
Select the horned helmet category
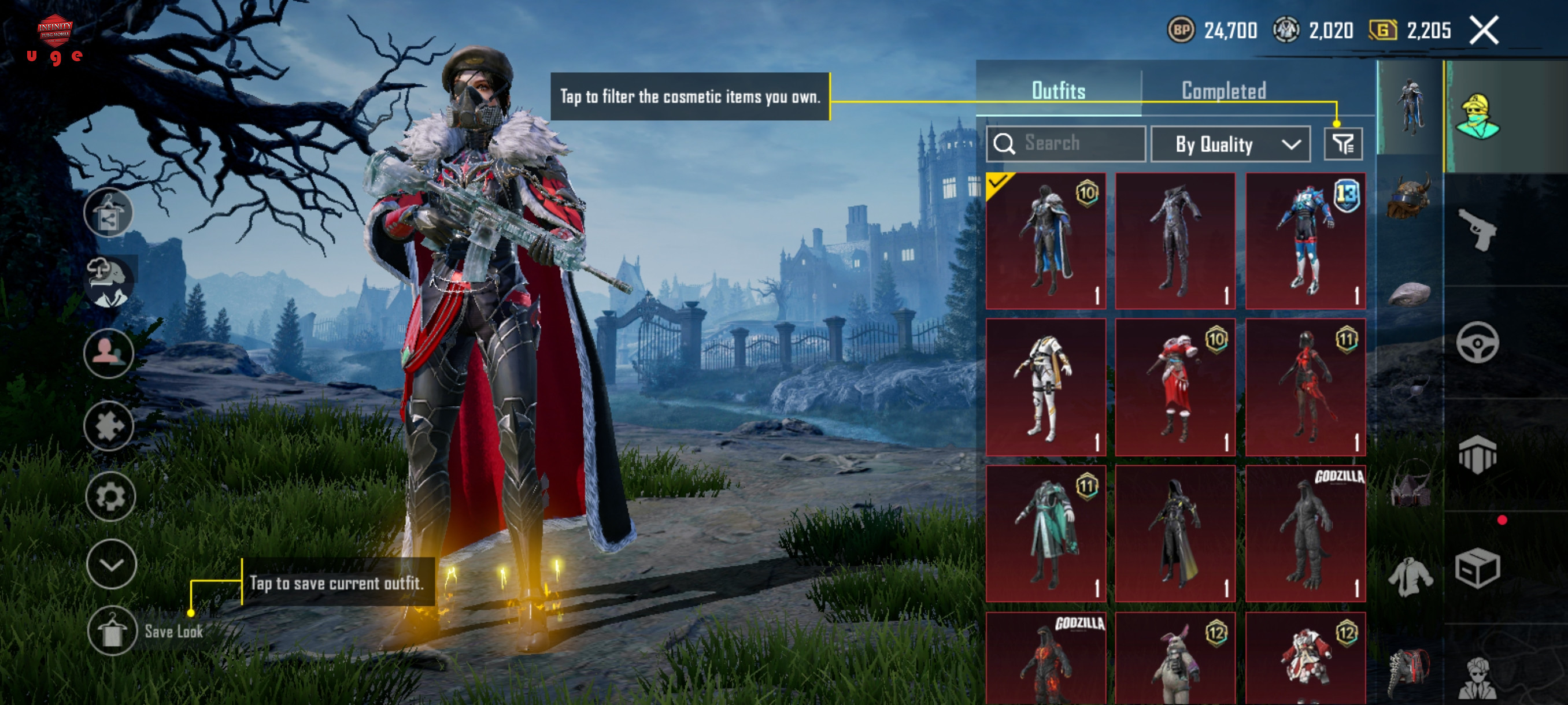click(1408, 196)
